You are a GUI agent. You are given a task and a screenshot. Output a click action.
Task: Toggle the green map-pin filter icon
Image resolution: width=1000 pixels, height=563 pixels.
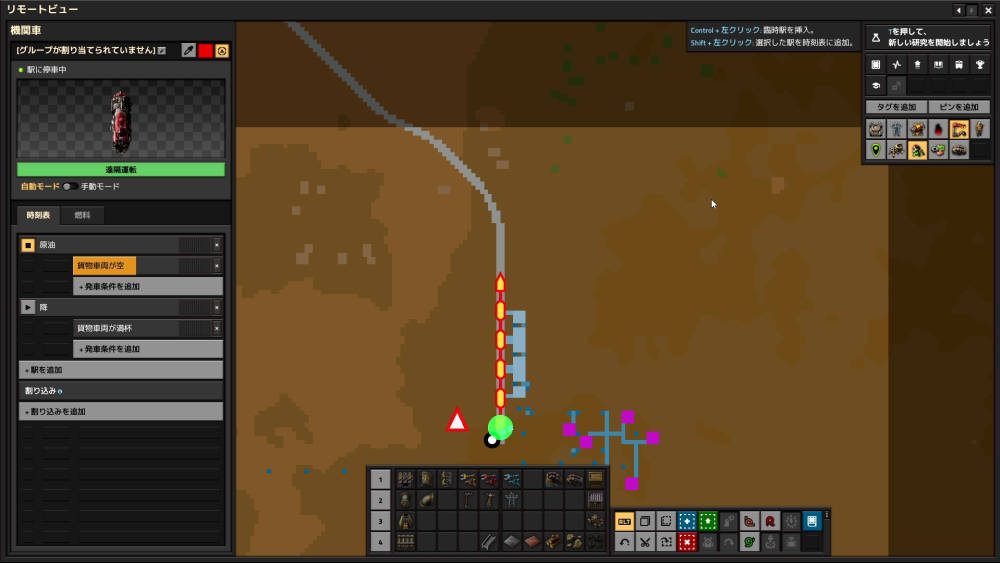(x=876, y=150)
